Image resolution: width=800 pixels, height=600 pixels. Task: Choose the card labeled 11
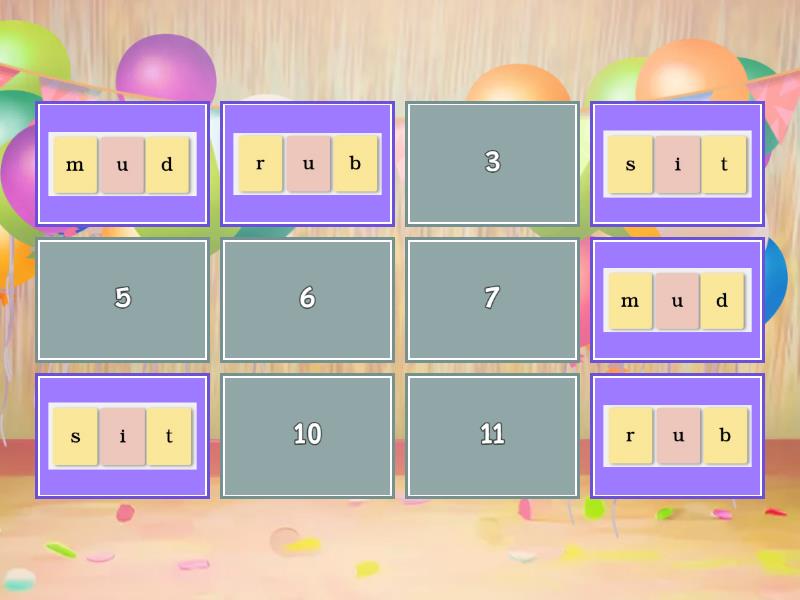[x=492, y=435]
